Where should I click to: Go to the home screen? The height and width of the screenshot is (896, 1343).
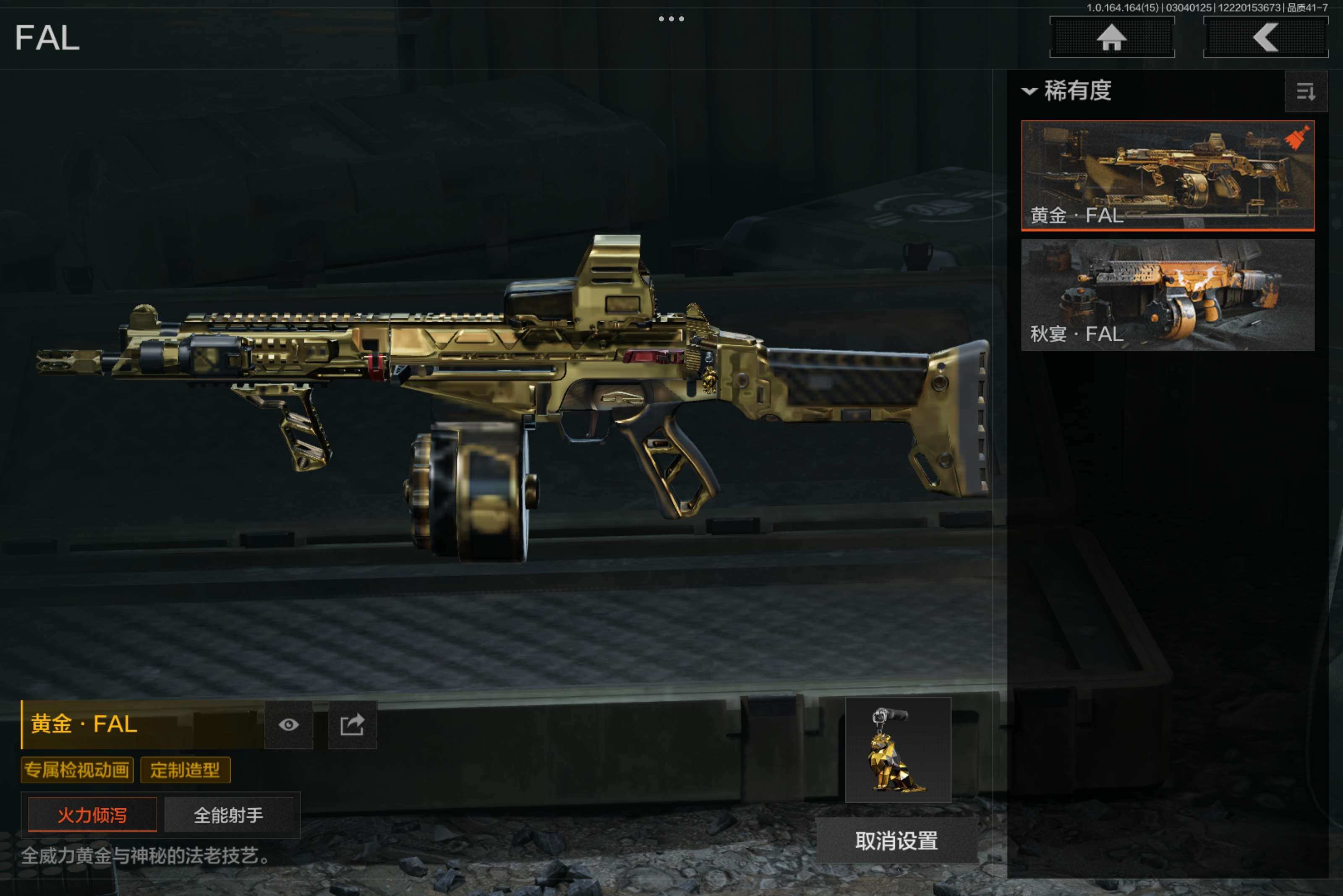coord(1111,38)
